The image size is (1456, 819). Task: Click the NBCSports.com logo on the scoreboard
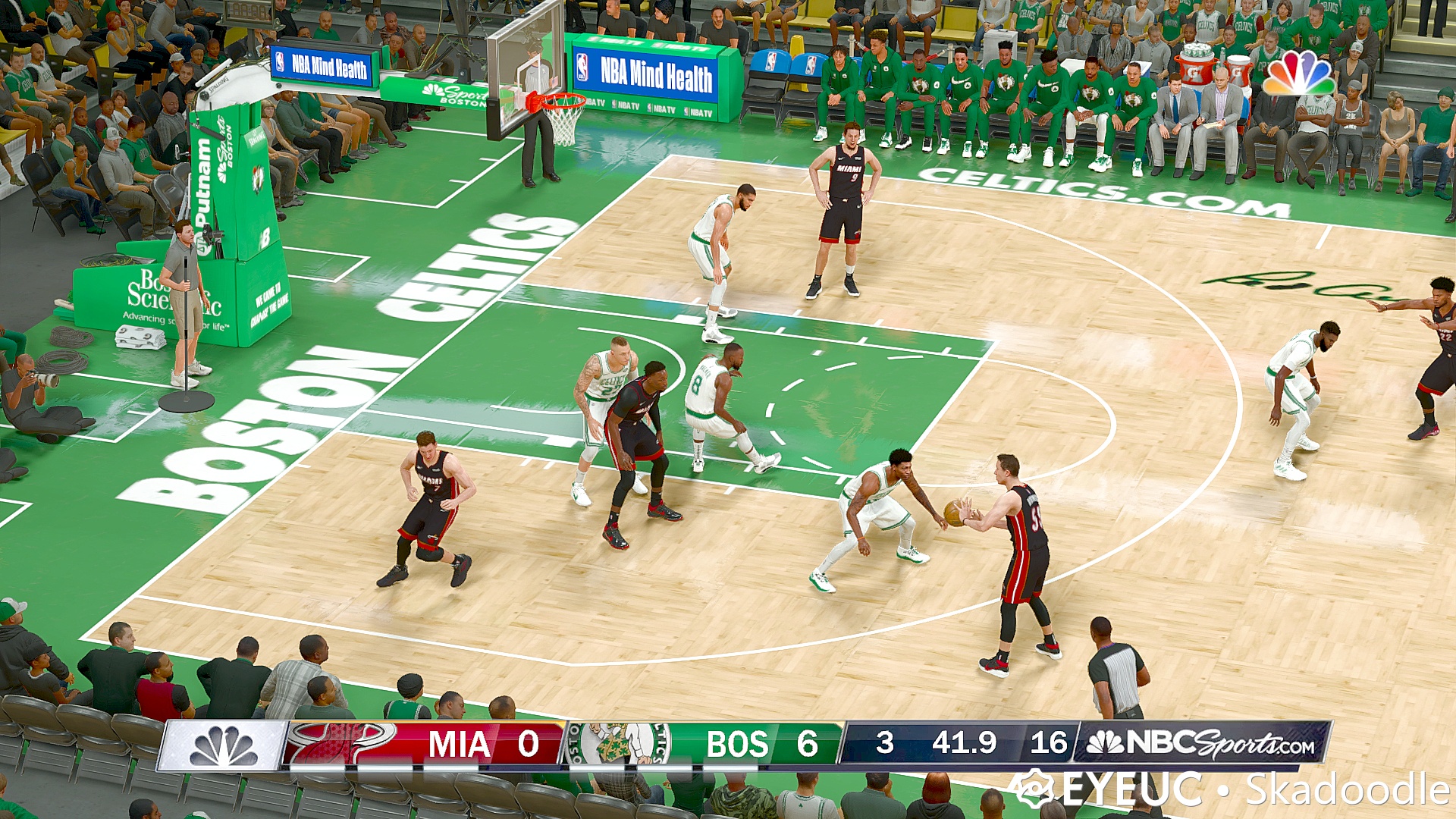click(x=1206, y=745)
